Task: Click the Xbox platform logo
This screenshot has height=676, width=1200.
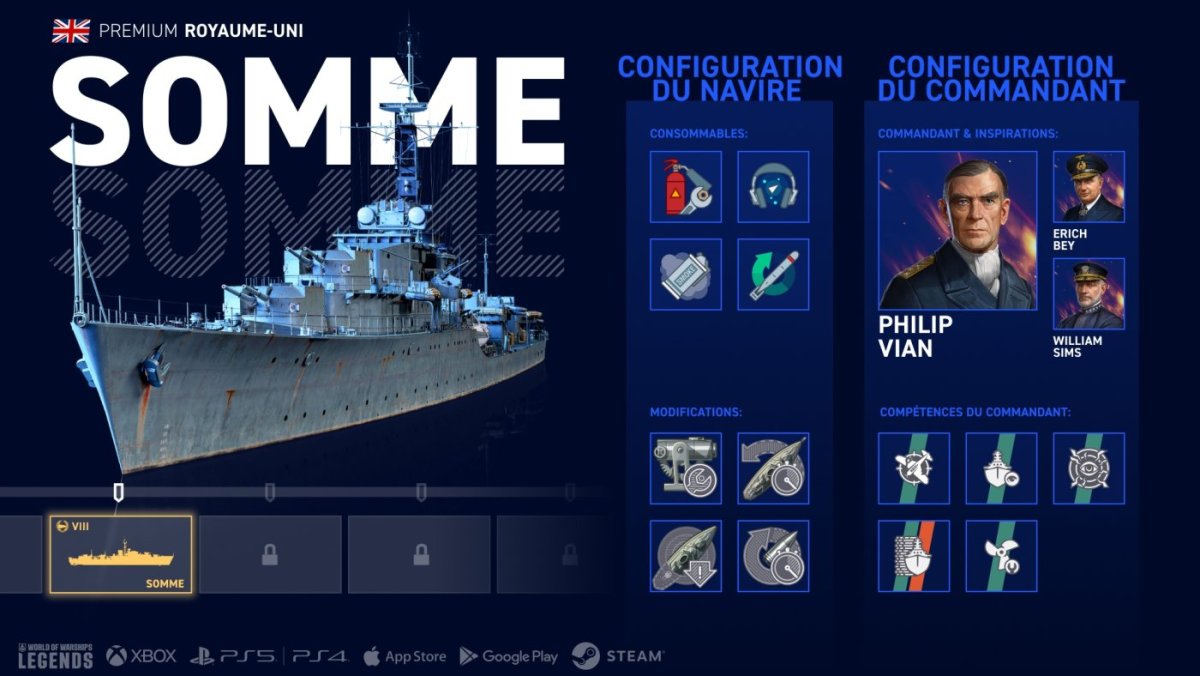Action: click(x=142, y=656)
